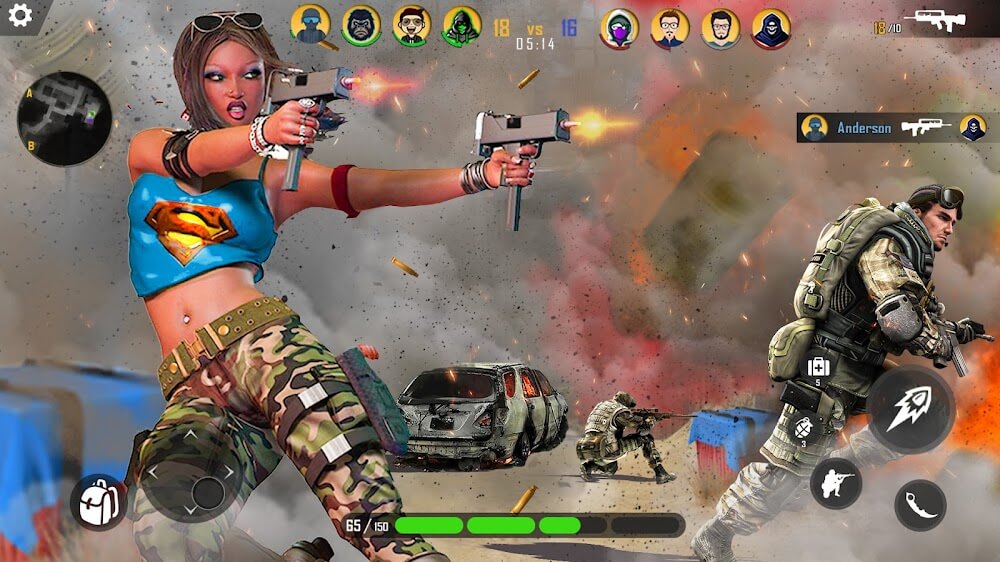Select the black hooded skull enemy avatar
This screenshot has width=1000, height=562.
point(770,28)
